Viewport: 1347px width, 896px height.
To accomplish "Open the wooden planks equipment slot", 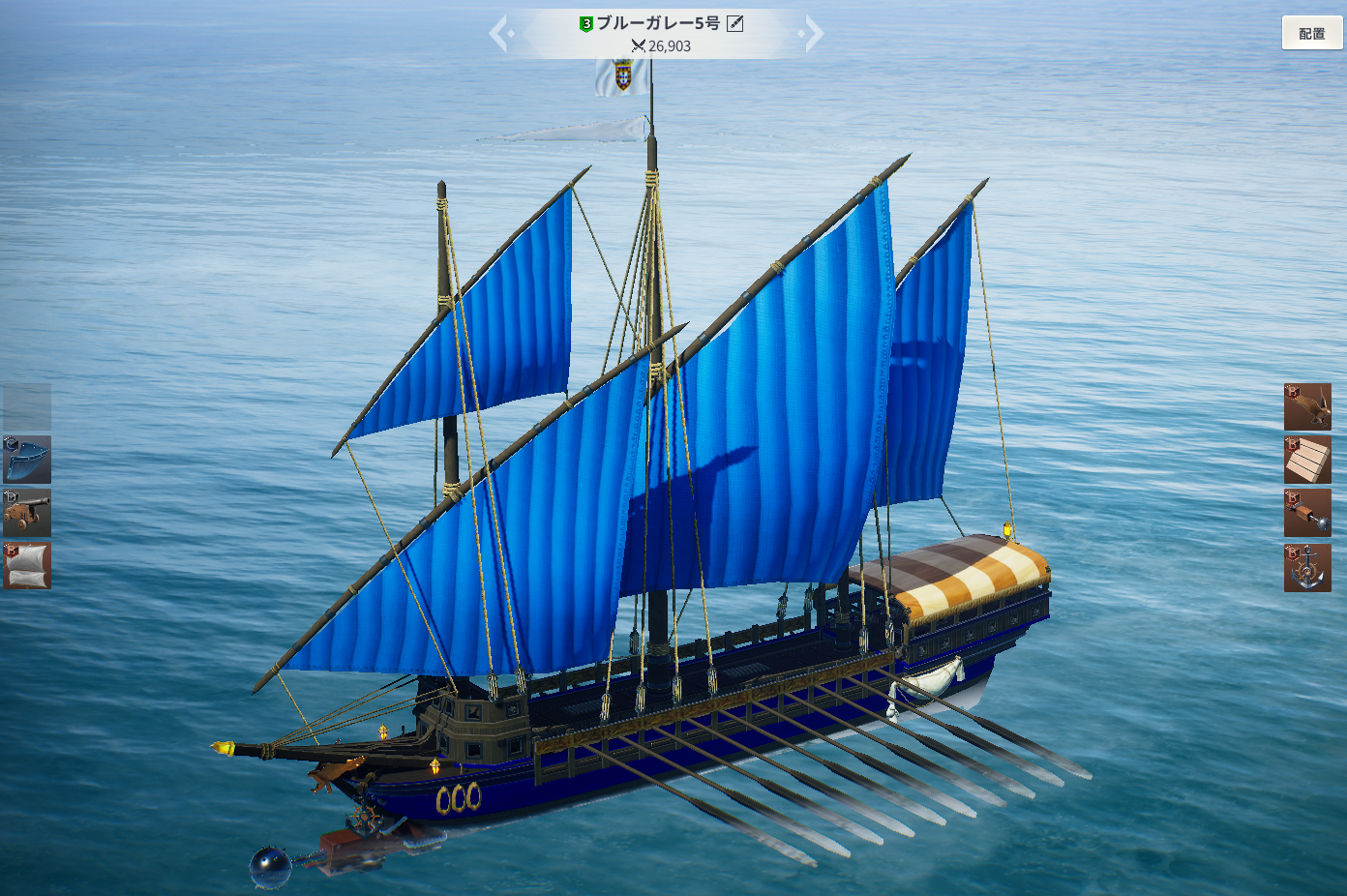I will point(1307,460).
